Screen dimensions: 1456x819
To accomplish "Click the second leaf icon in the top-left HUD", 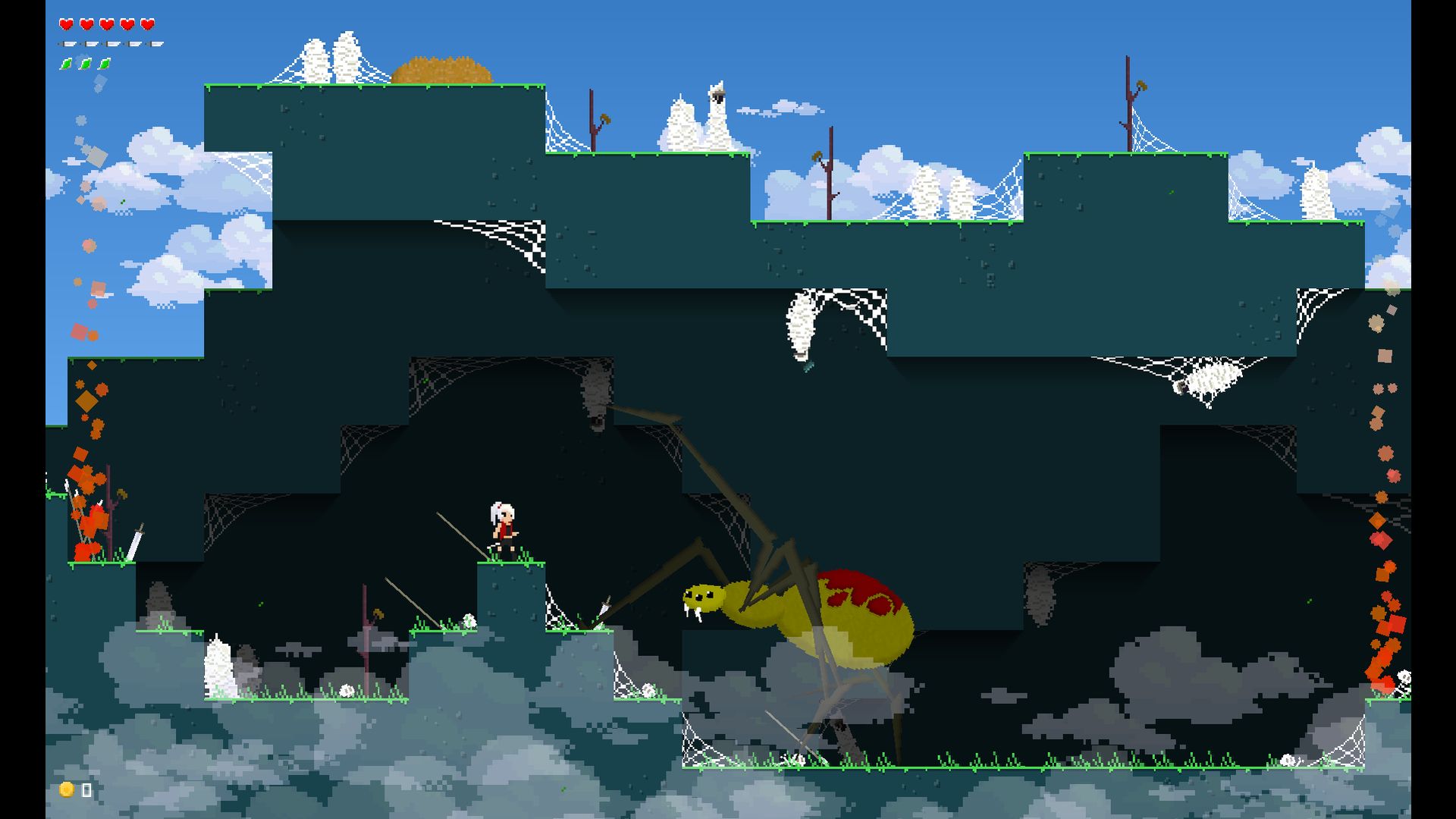I will tap(85, 64).
